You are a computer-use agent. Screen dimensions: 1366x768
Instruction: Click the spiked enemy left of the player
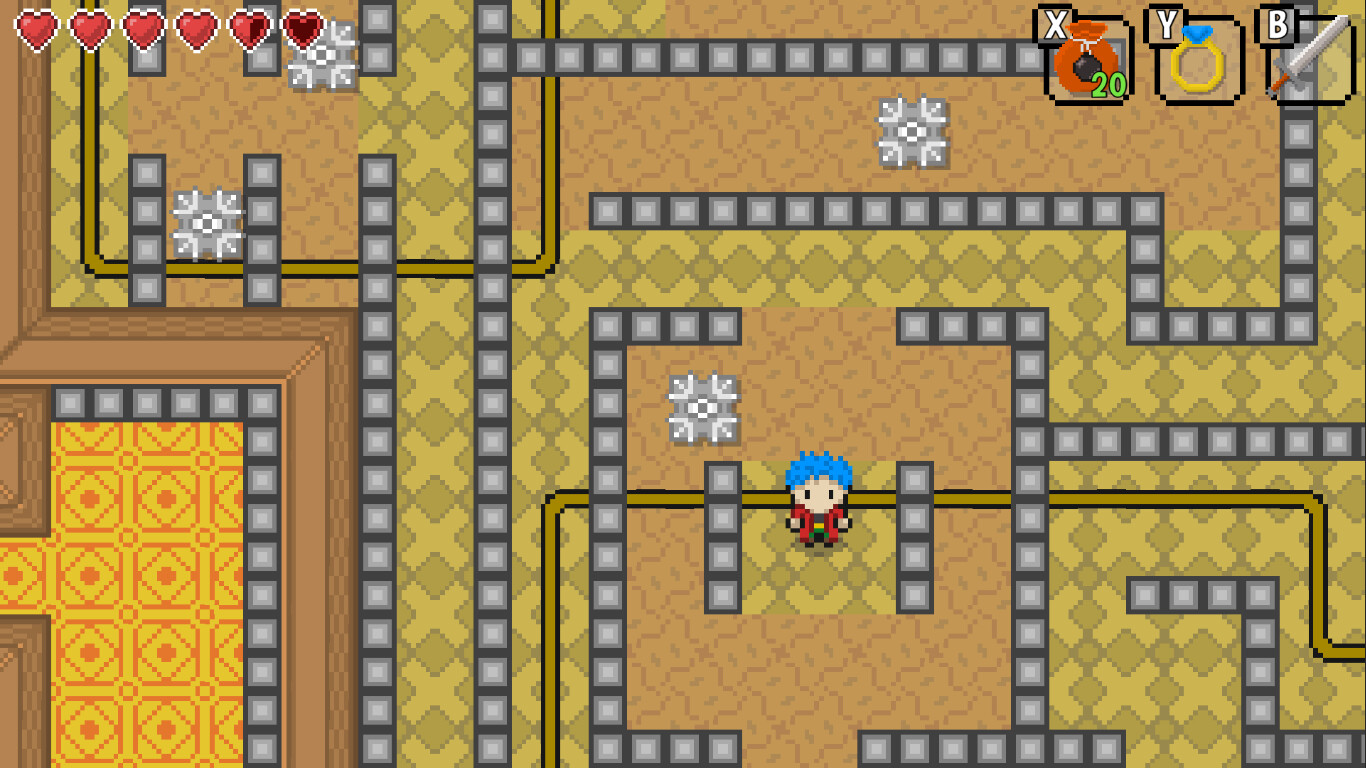tap(703, 408)
